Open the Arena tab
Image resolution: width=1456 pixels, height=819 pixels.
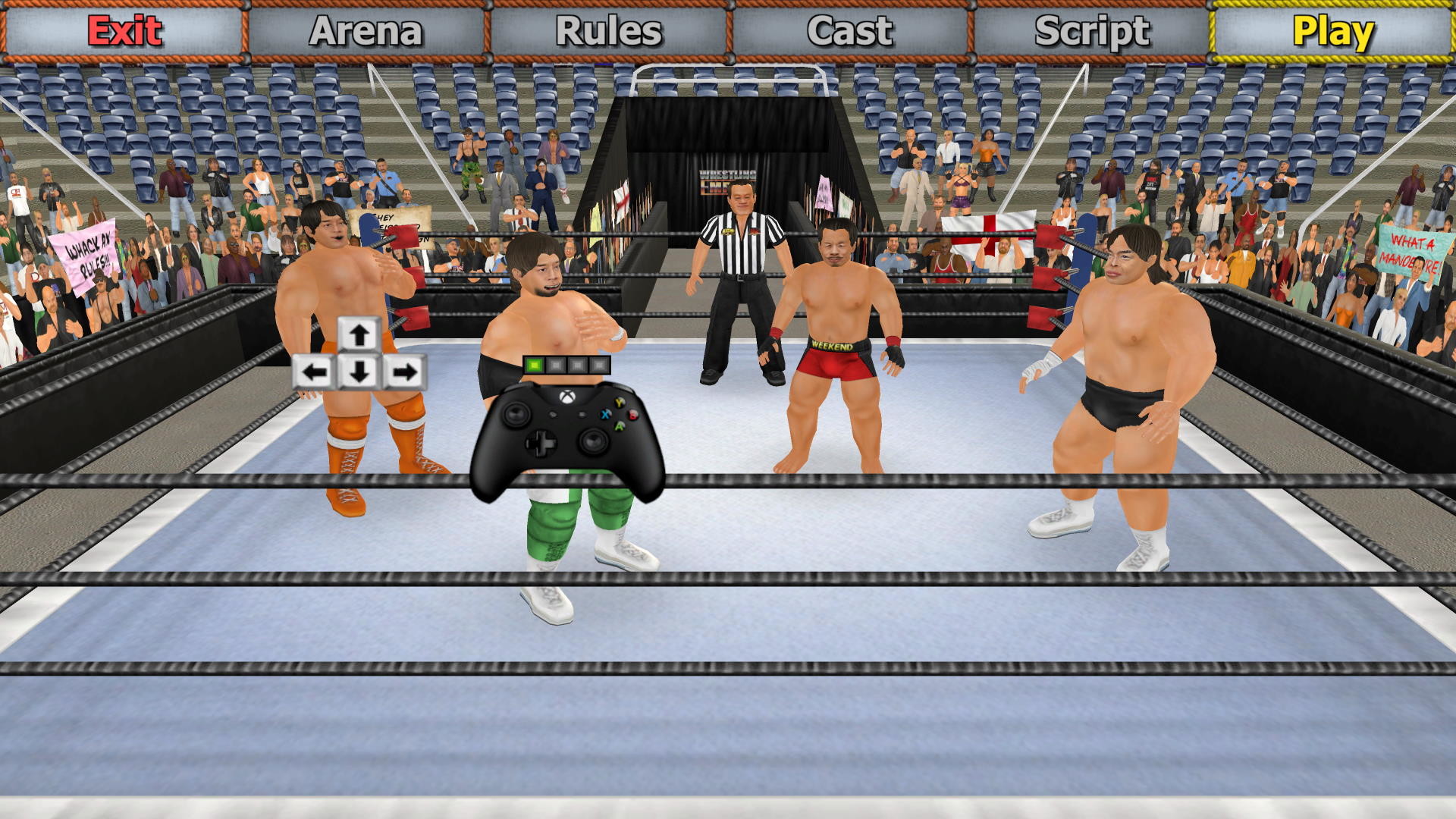pyautogui.click(x=367, y=32)
